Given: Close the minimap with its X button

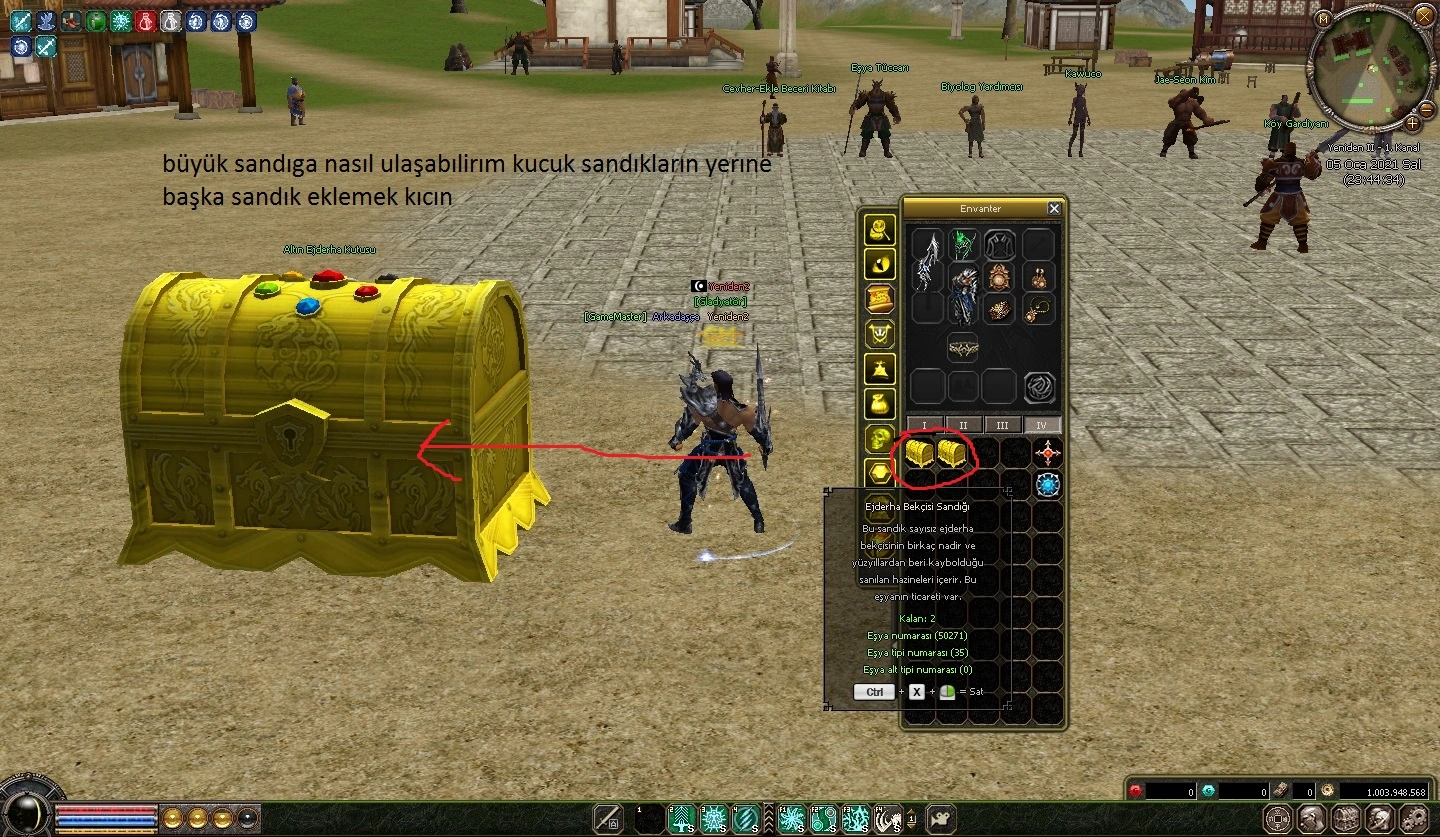Looking at the screenshot, I should pos(1423,16).
